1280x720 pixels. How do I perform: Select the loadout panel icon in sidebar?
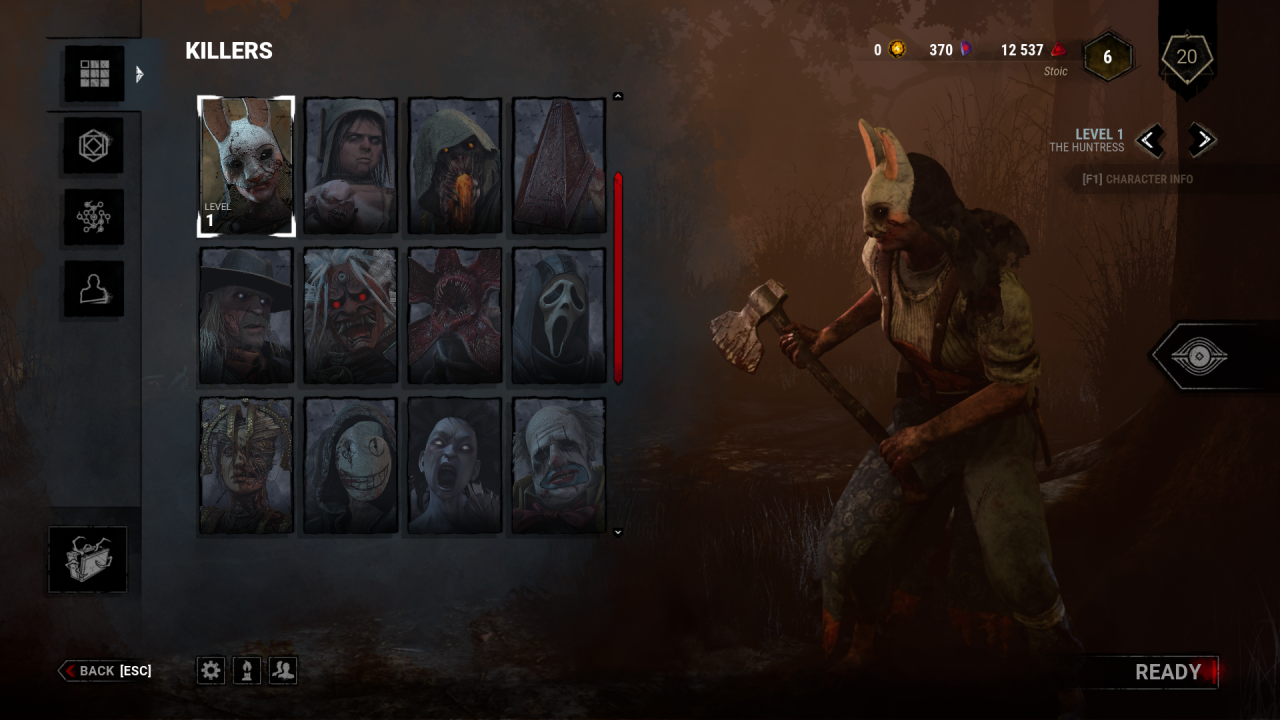[x=93, y=144]
